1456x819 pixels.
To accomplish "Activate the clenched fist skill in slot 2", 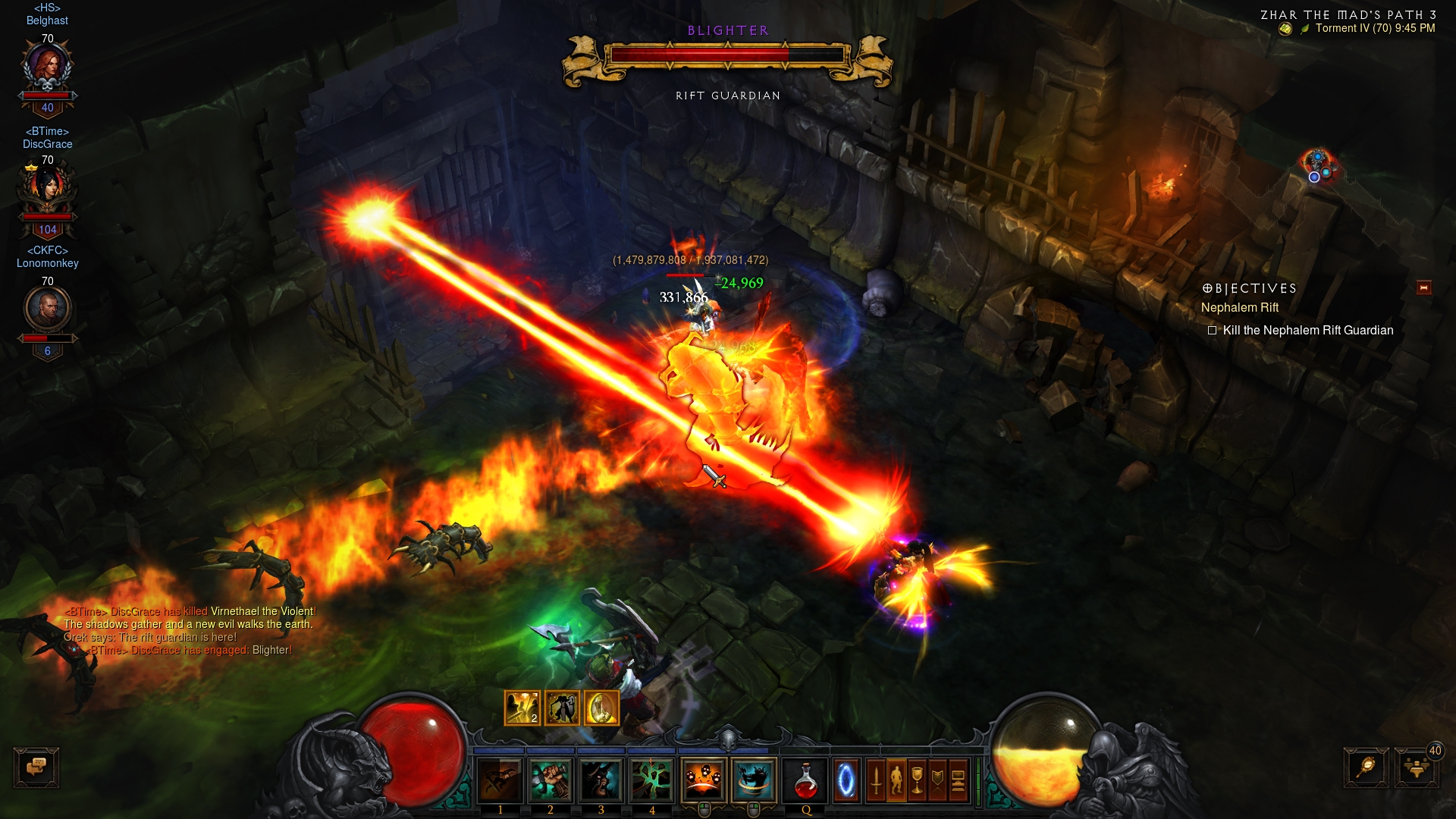I will click(x=551, y=780).
